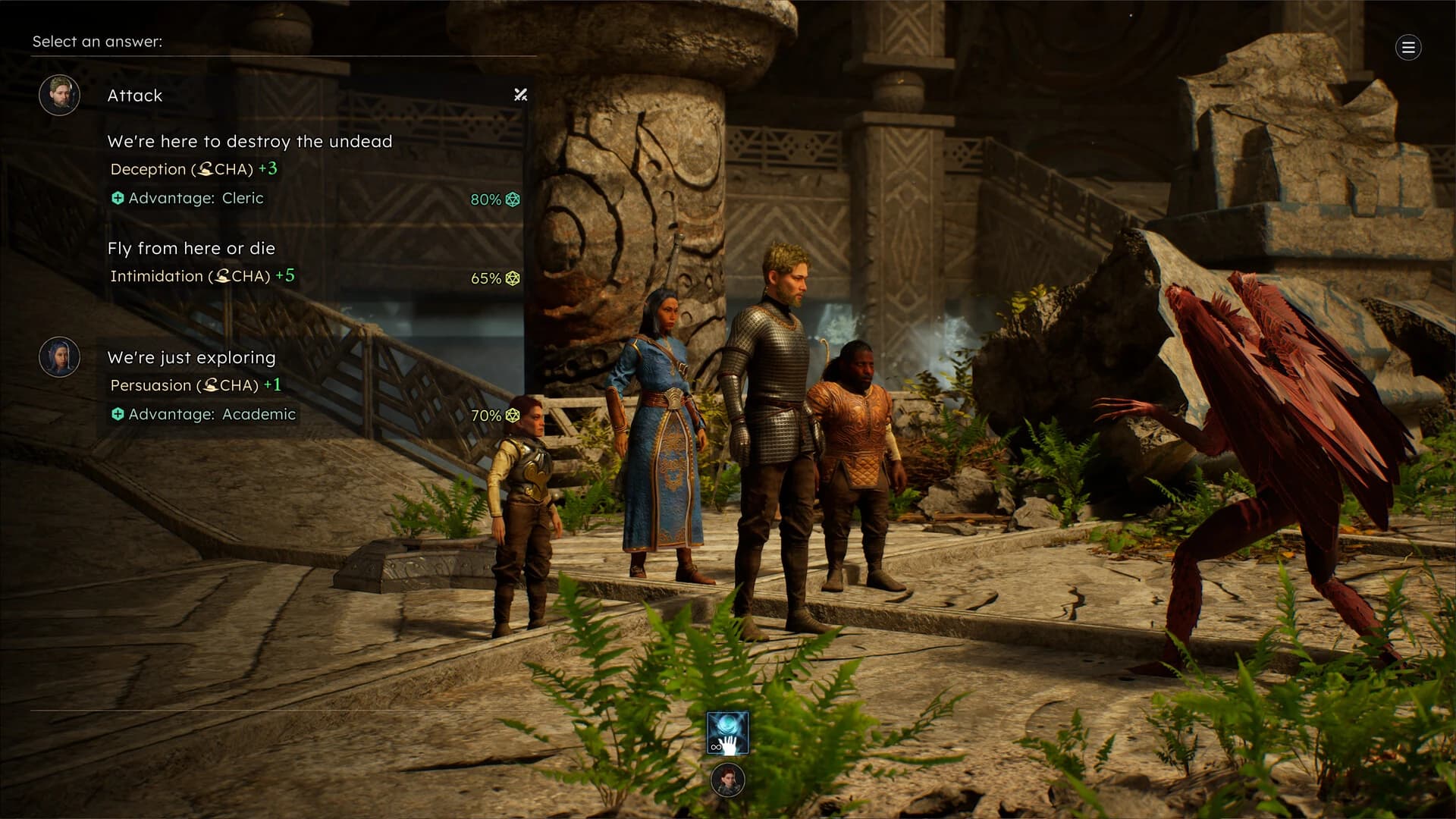The width and height of the screenshot is (1456, 819).
Task: Select 'Fly from here or die'
Action: tap(191, 248)
